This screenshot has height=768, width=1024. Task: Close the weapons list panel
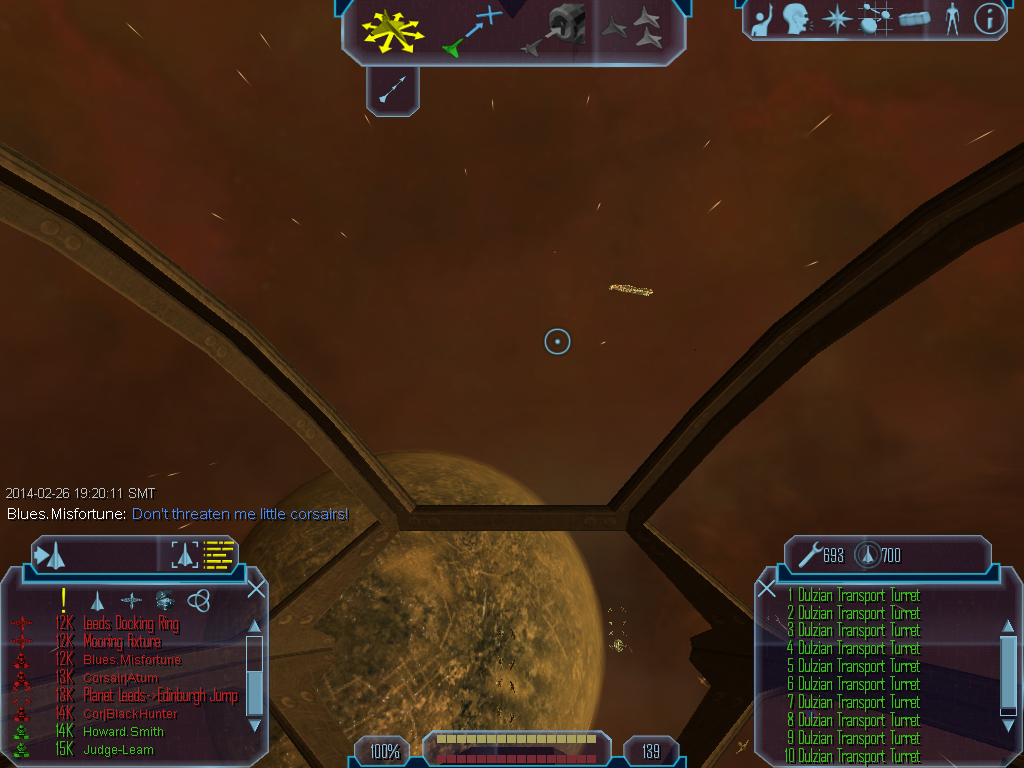point(767,588)
